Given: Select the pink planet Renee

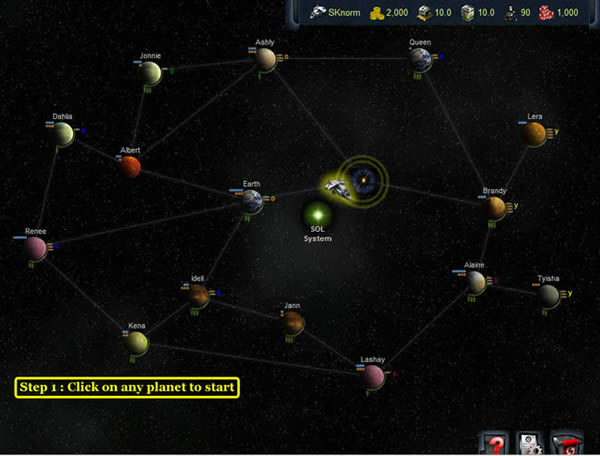Looking at the screenshot, I should [36, 247].
